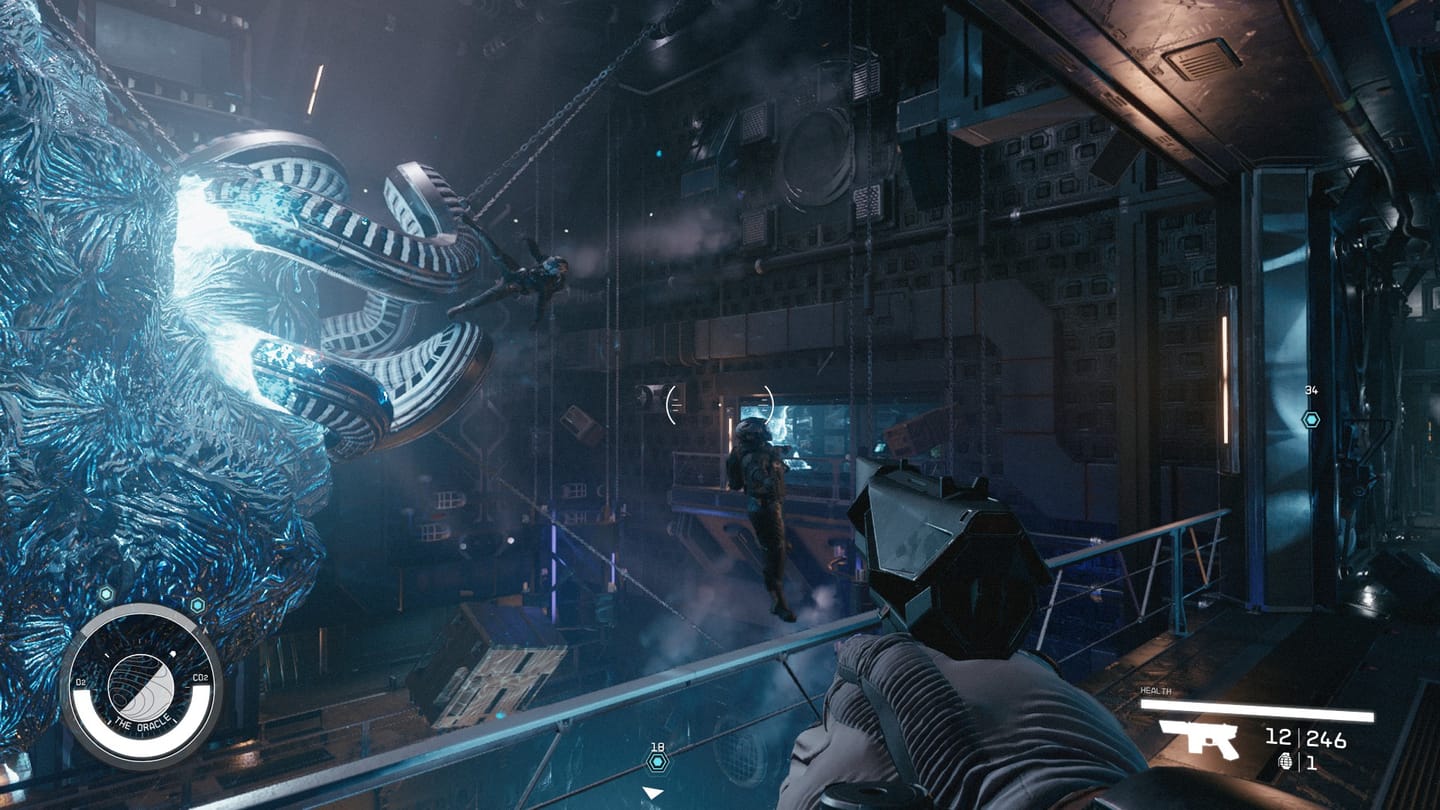Open the location label reading THE ORACLE
This screenshot has width=1440, height=810.
141,721
